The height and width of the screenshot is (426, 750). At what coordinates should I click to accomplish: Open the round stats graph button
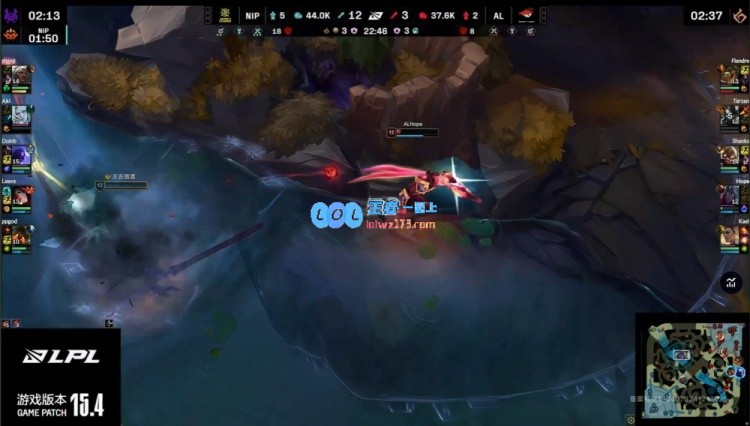[x=731, y=283]
